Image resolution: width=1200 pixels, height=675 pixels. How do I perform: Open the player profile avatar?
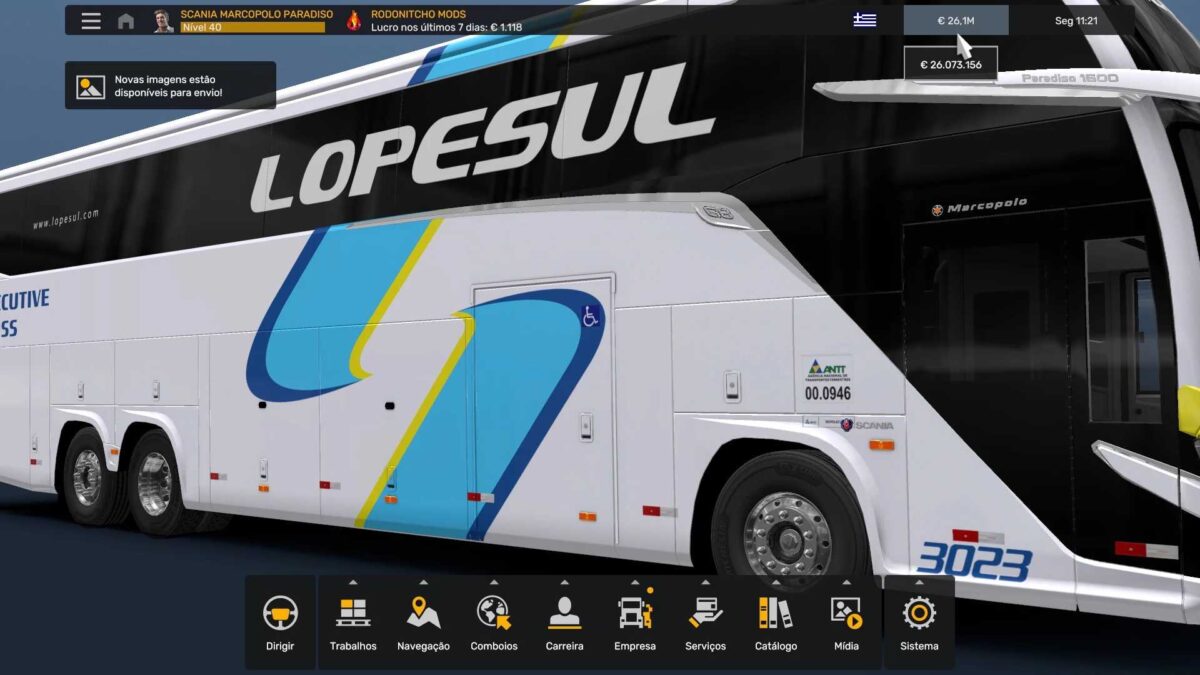click(163, 21)
